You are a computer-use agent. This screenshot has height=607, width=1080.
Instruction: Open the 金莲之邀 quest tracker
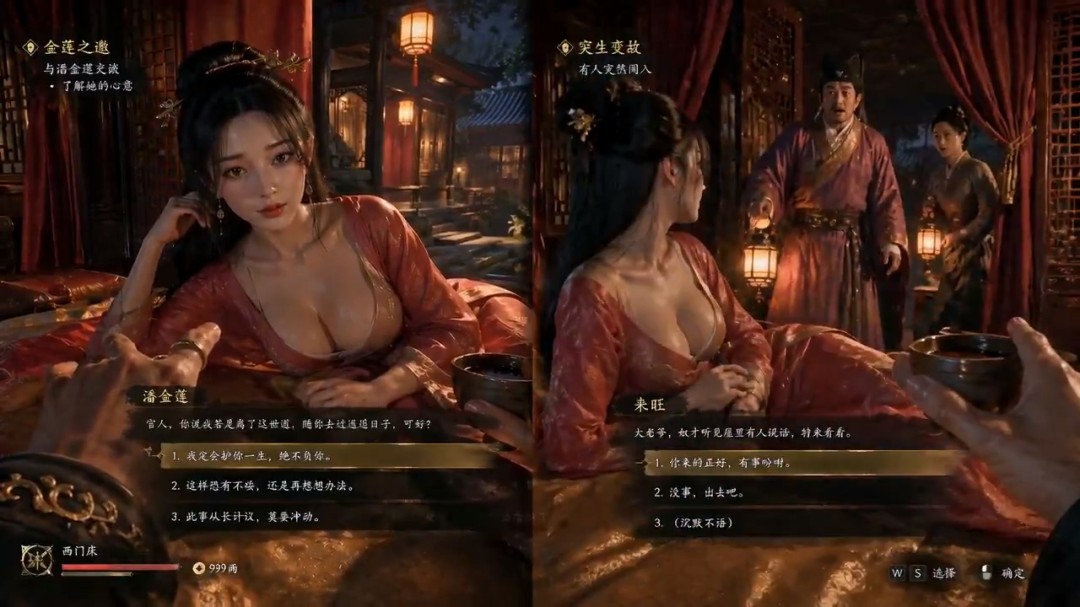coord(76,47)
